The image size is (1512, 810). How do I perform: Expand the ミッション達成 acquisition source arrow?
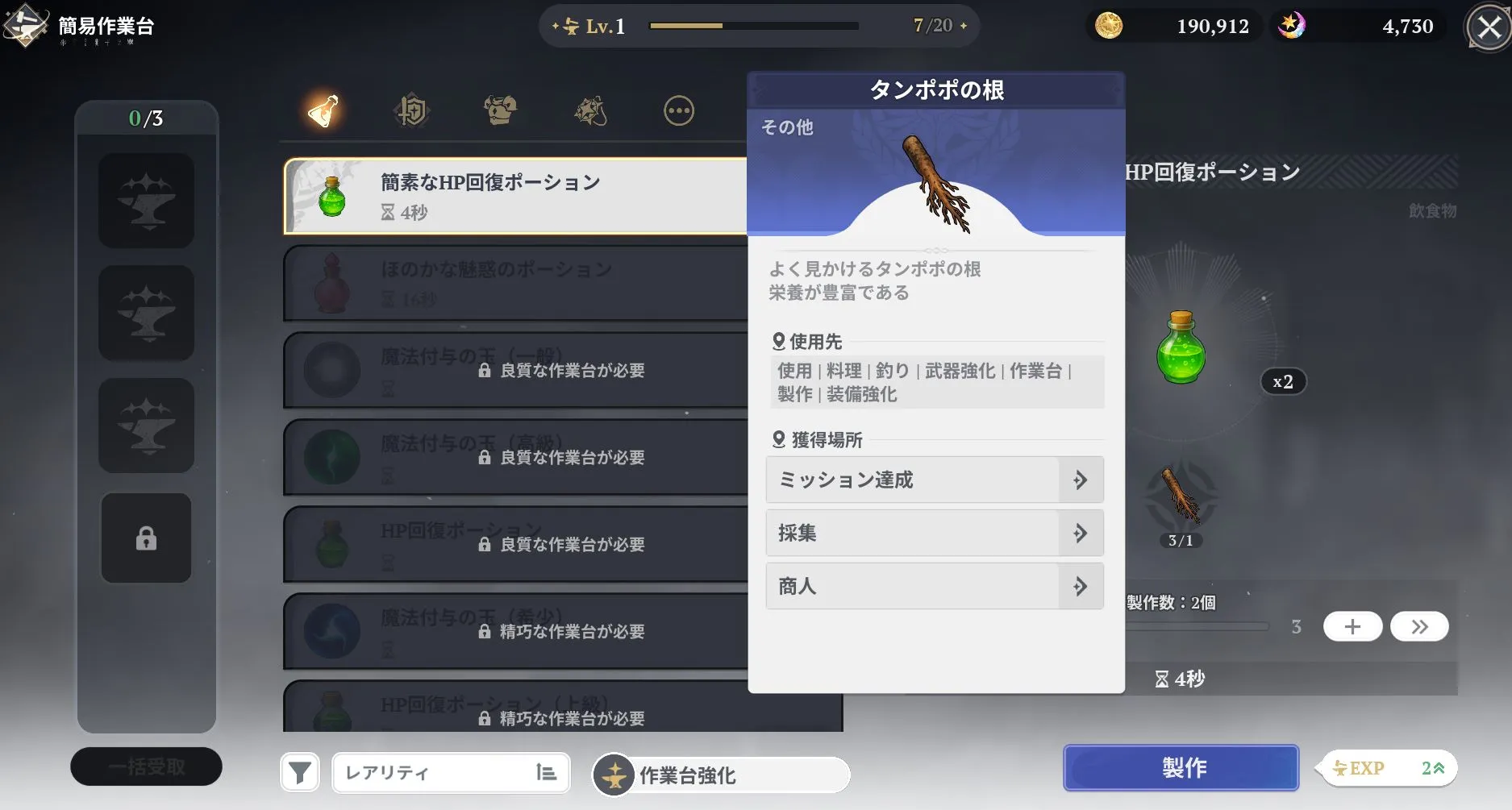click(1080, 480)
